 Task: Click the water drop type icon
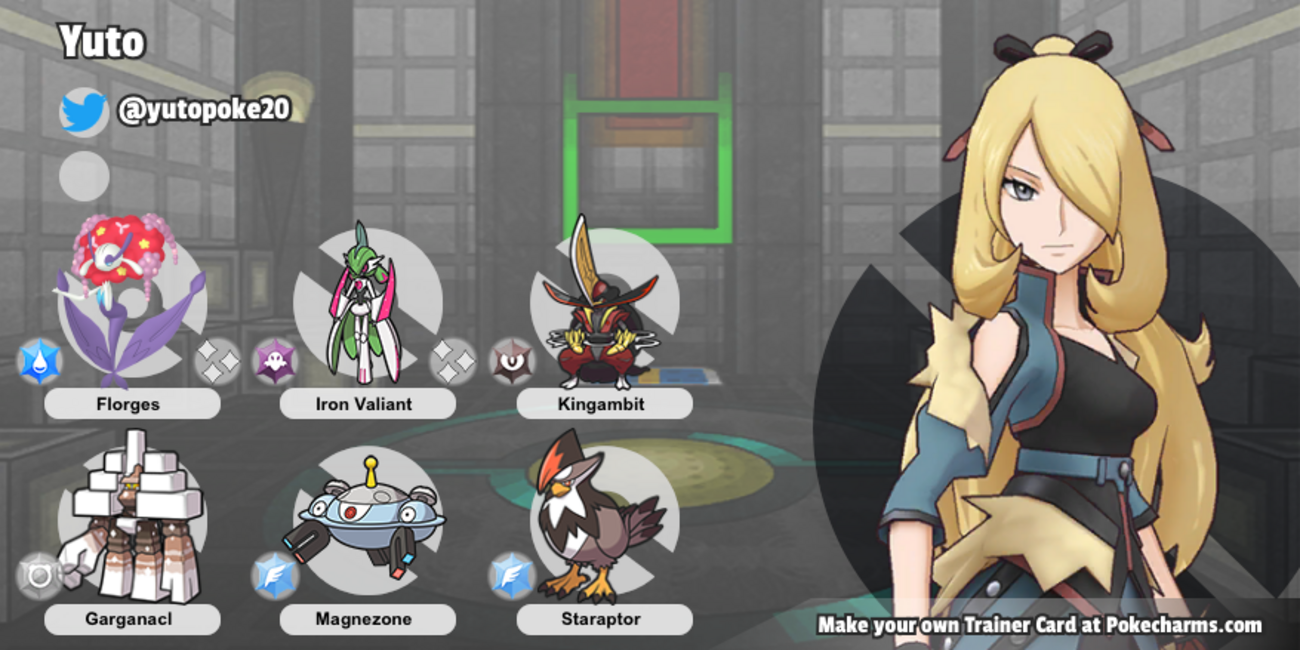coord(40,362)
